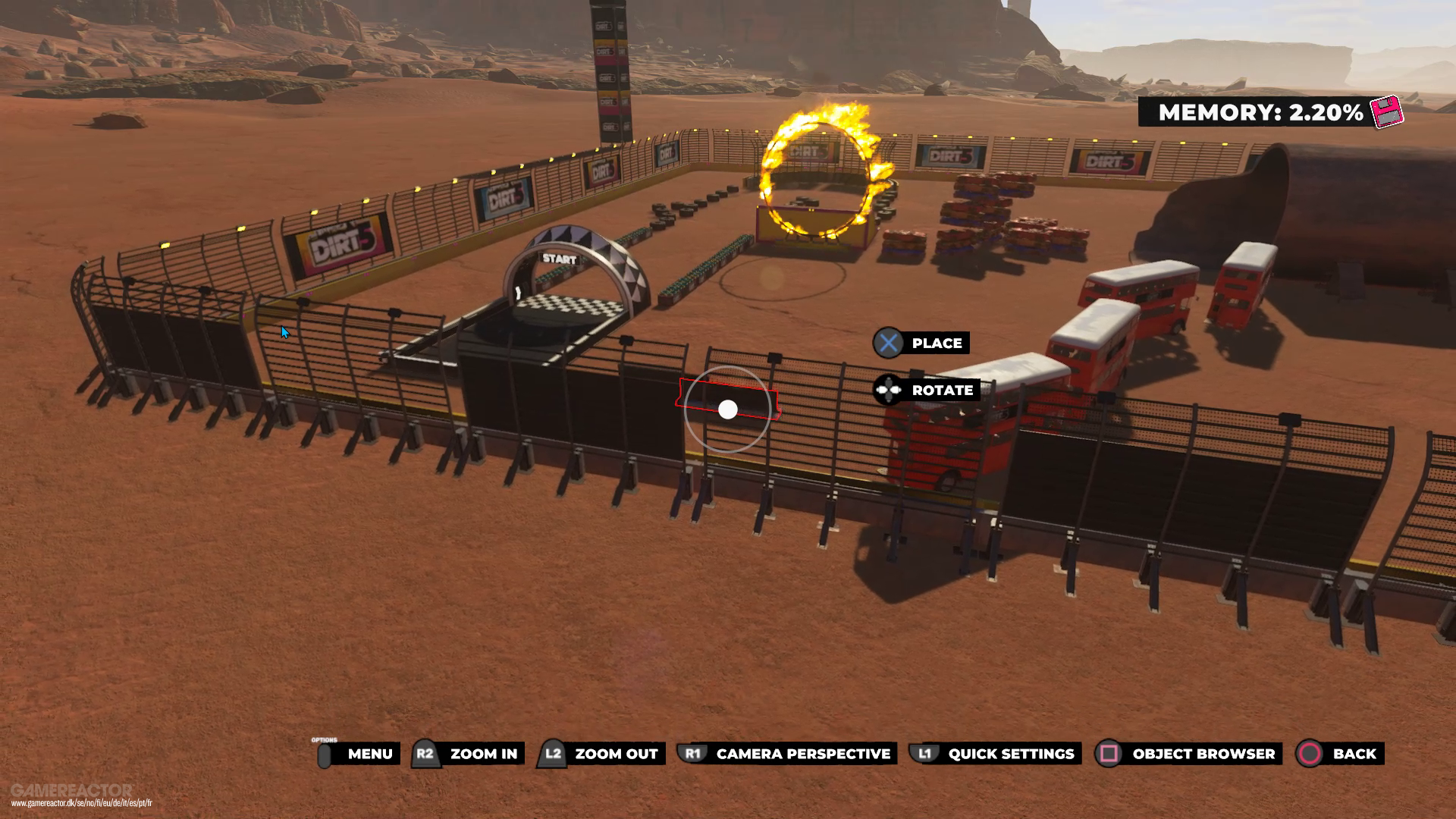Open Quick Settings

1010,754
